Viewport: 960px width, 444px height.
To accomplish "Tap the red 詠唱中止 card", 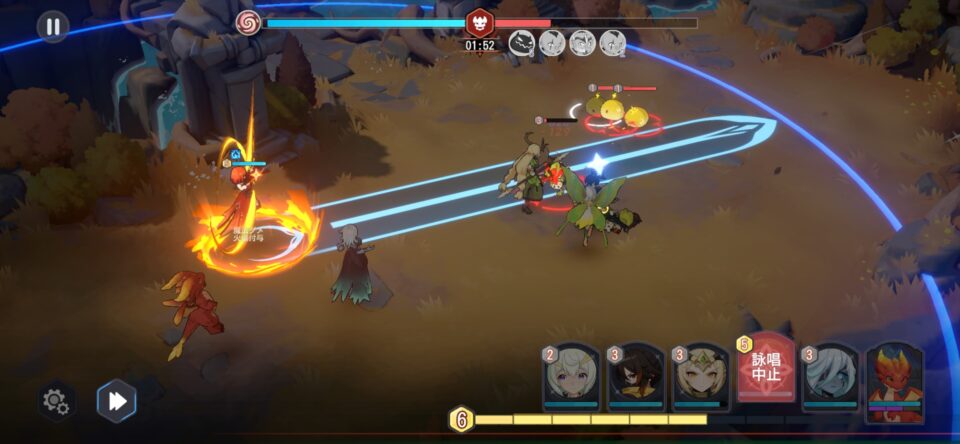I will point(766,370).
